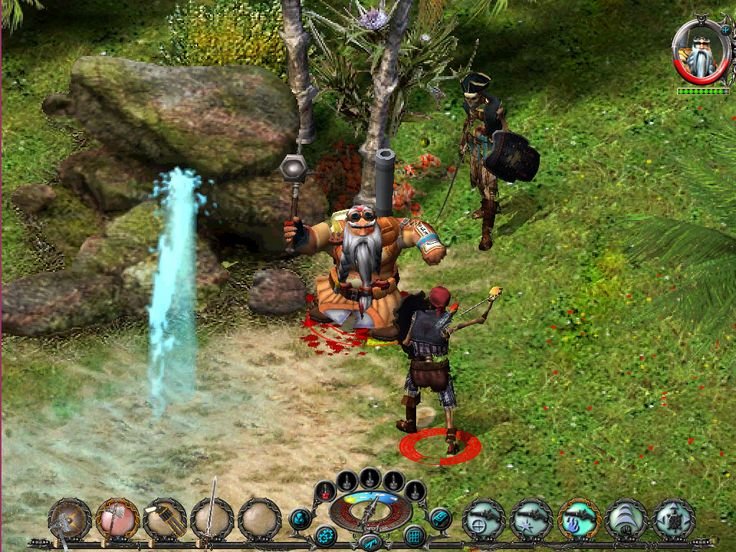This screenshot has width=736, height=552.
Task: Choose the highlighted flame gun combat art
Action: [579, 520]
